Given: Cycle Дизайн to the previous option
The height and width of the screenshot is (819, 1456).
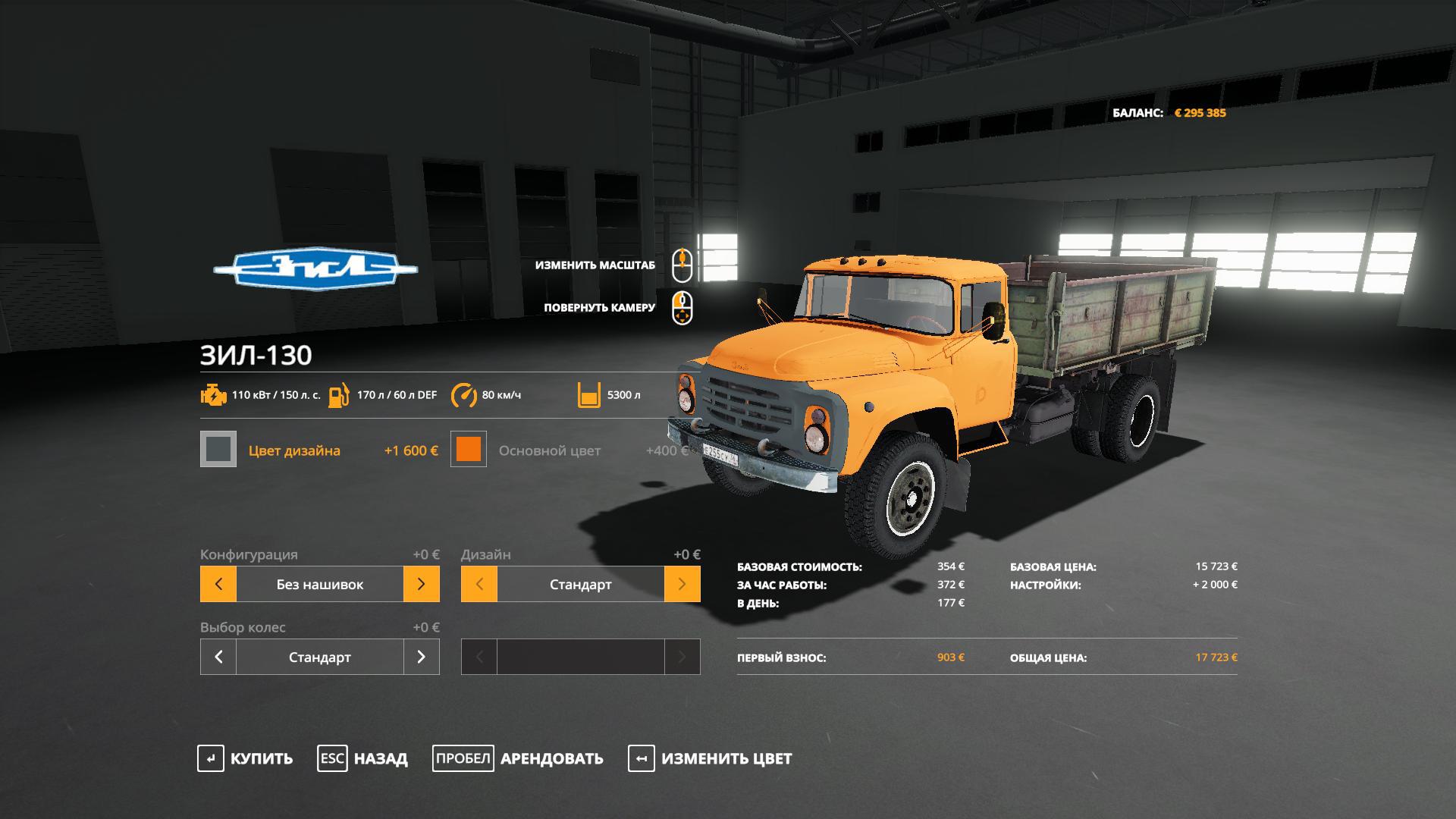Looking at the screenshot, I should pyautogui.click(x=479, y=584).
